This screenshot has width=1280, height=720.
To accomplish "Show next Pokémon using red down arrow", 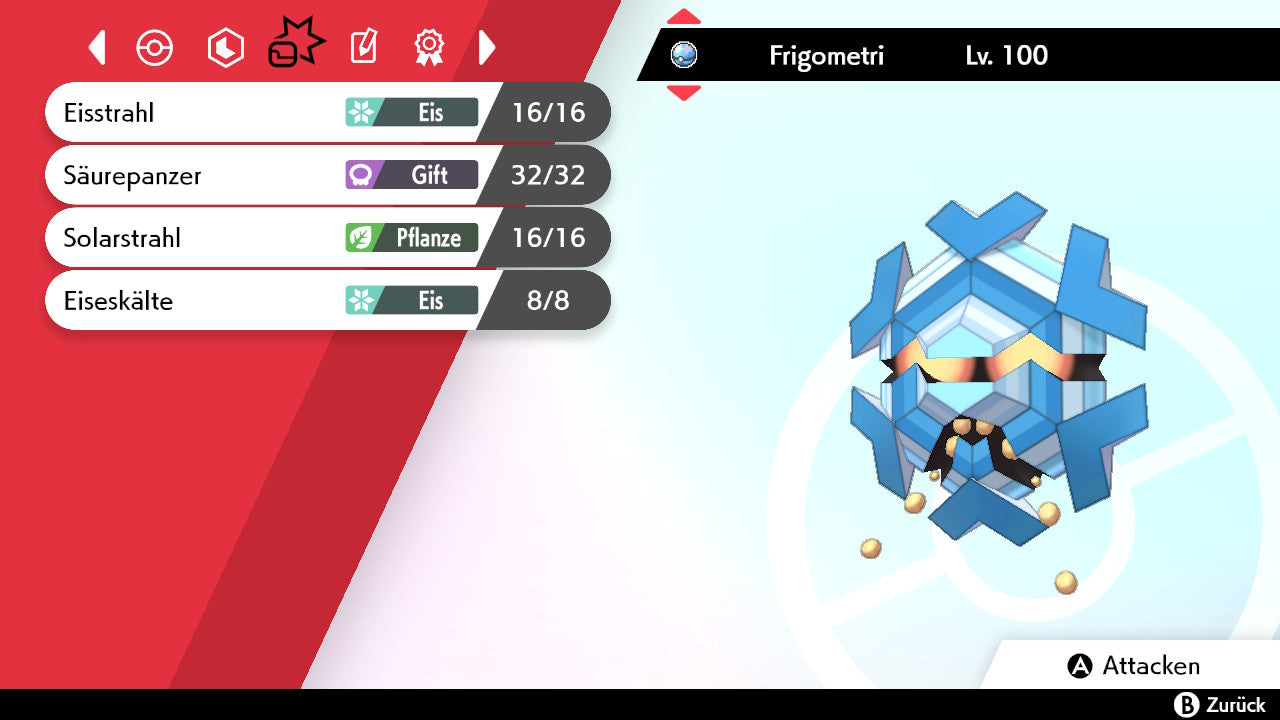I will 683,93.
